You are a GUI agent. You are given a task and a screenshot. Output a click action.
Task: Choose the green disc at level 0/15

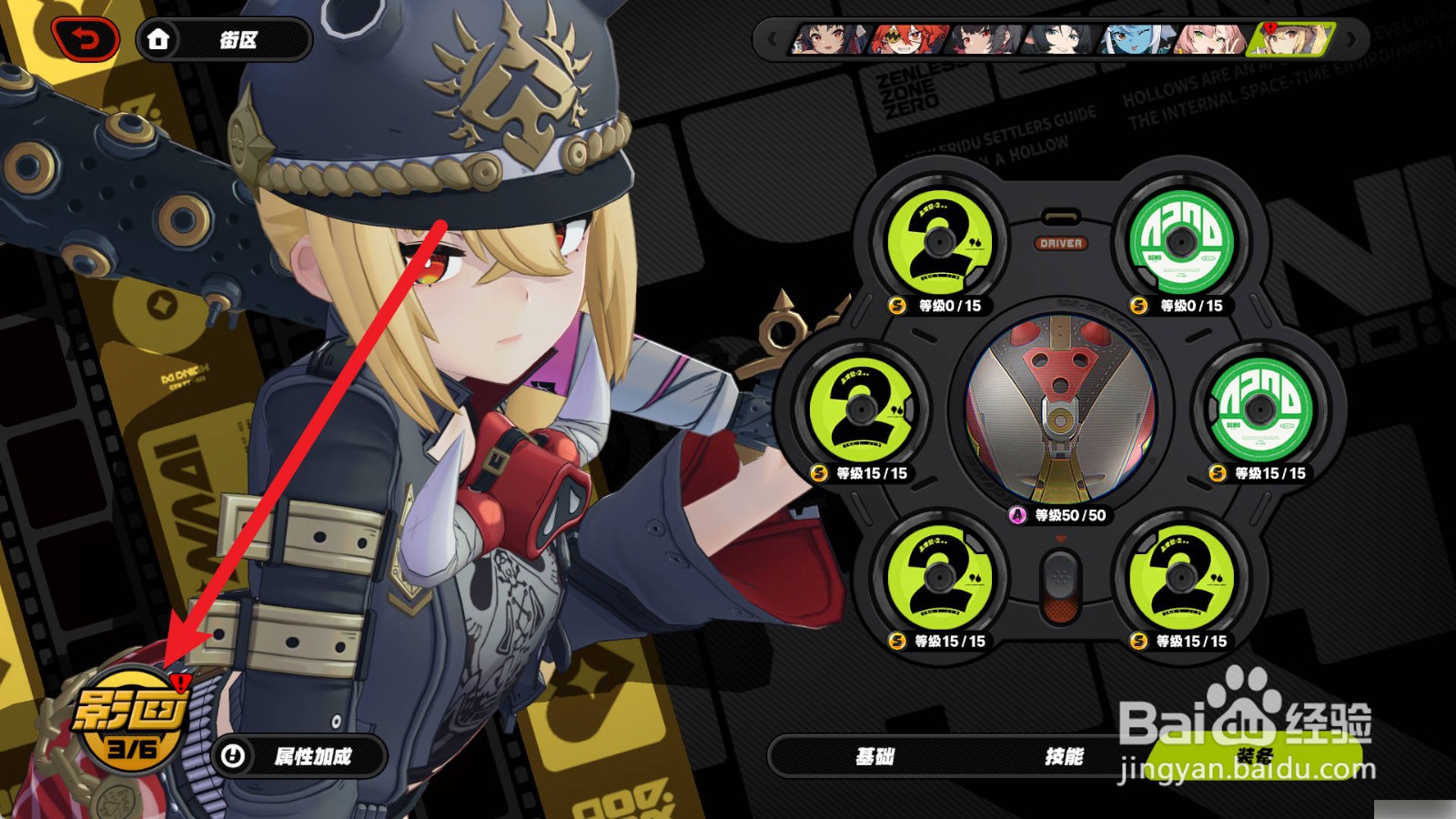pyautogui.click(x=1181, y=242)
